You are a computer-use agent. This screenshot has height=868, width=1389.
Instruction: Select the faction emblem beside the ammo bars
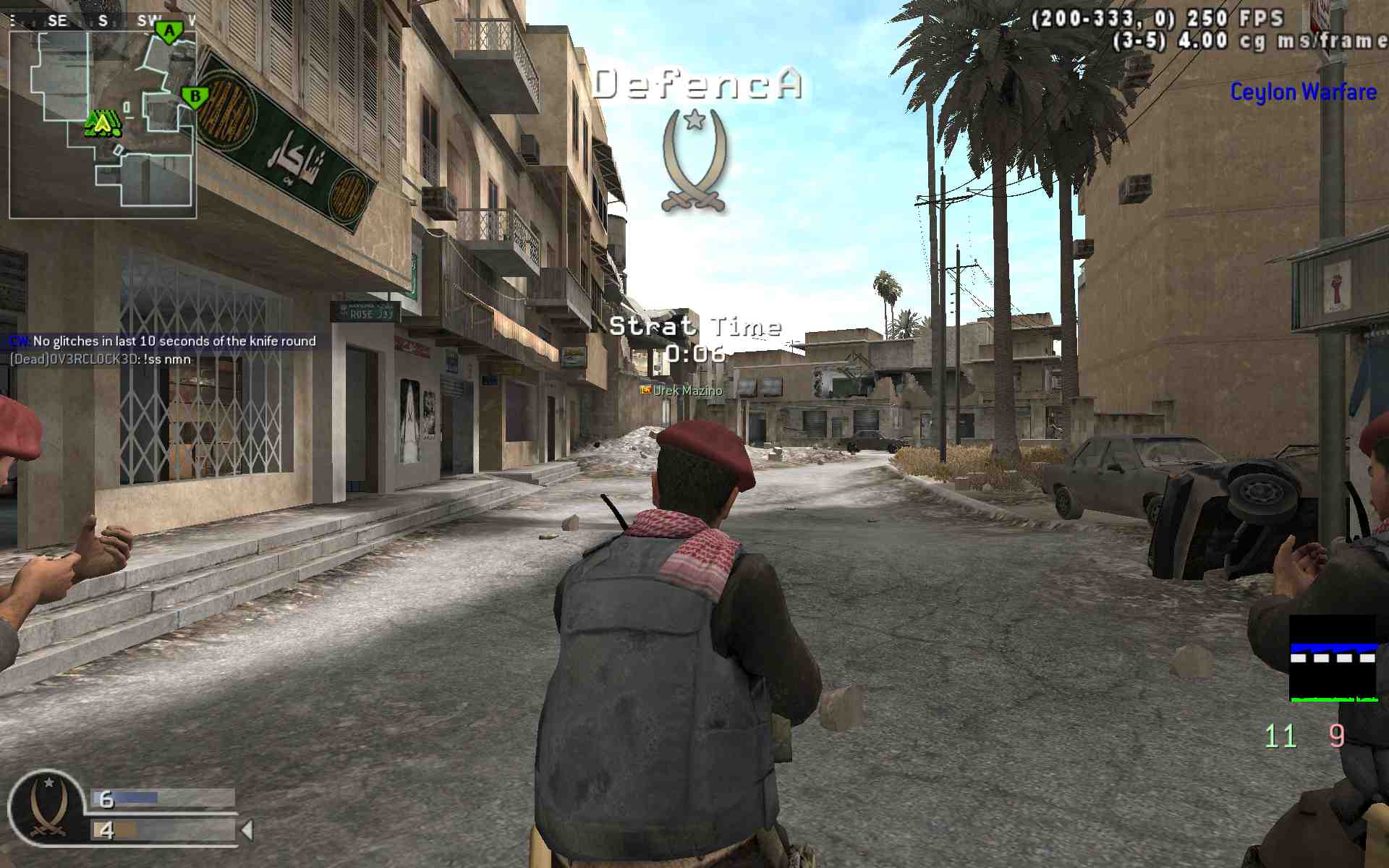point(48,807)
